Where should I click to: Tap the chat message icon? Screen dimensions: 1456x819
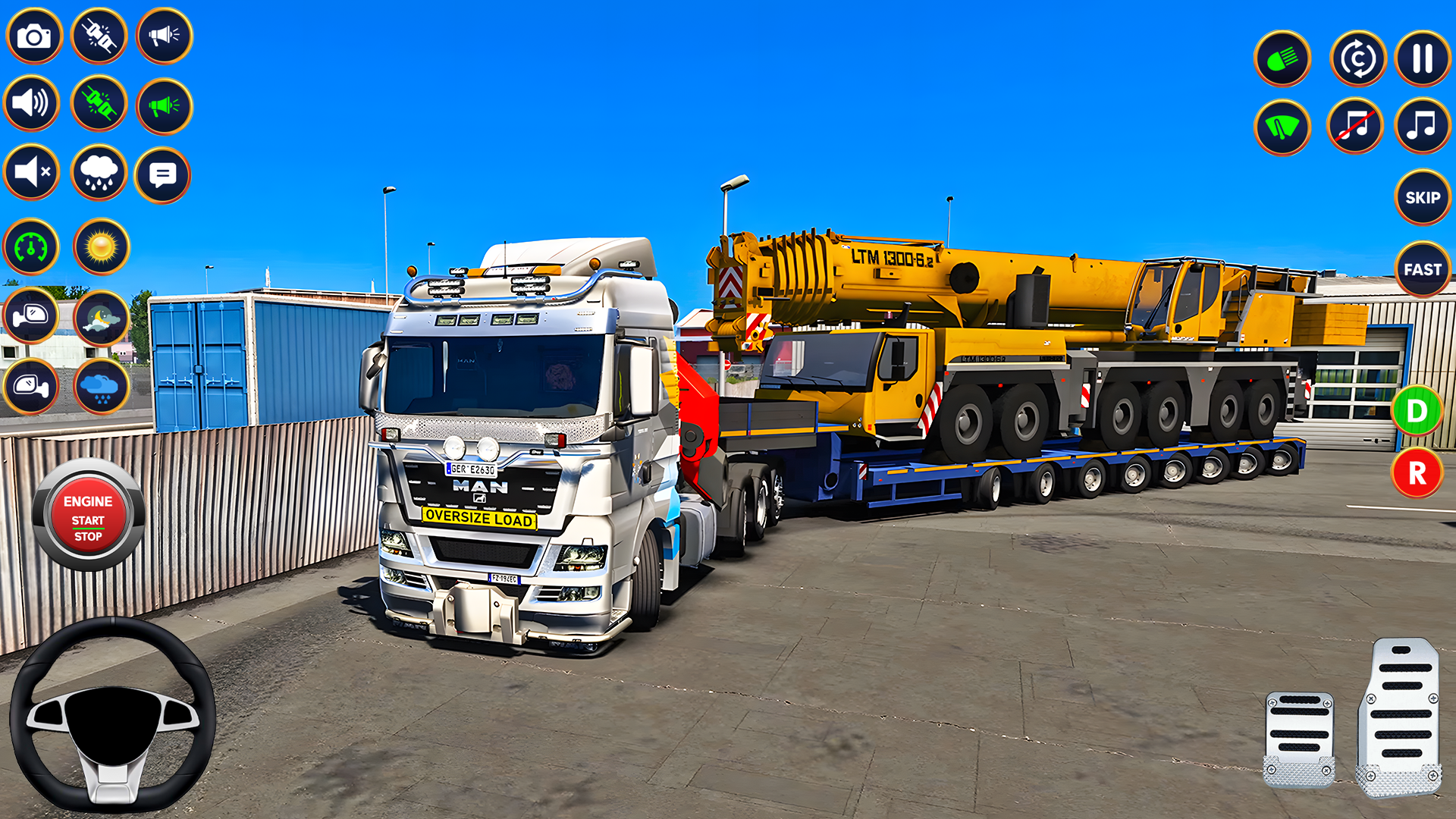(162, 173)
